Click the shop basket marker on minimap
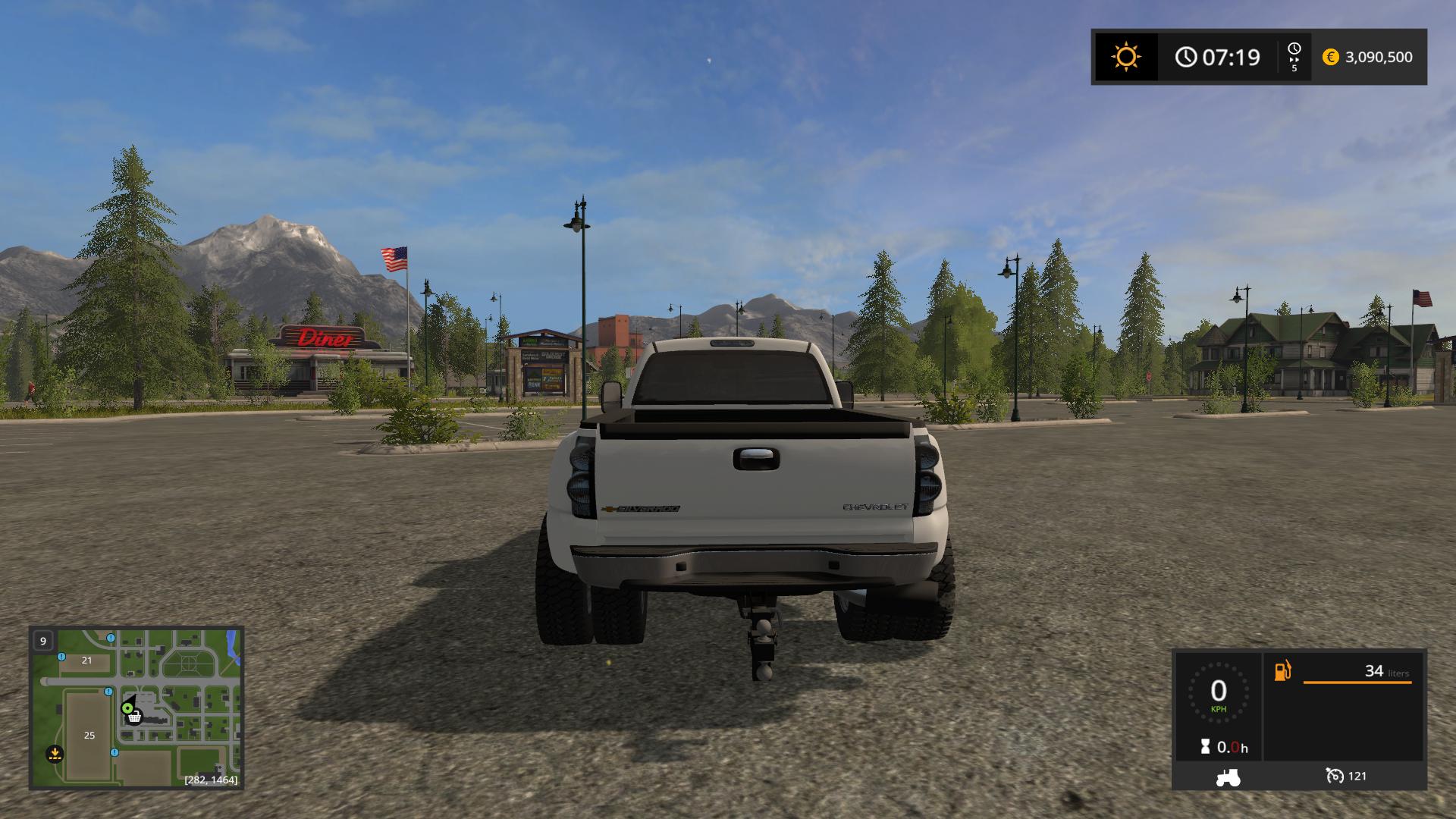This screenshot has height=819, width=1456. pyautogui.click(x=134, y=716)
